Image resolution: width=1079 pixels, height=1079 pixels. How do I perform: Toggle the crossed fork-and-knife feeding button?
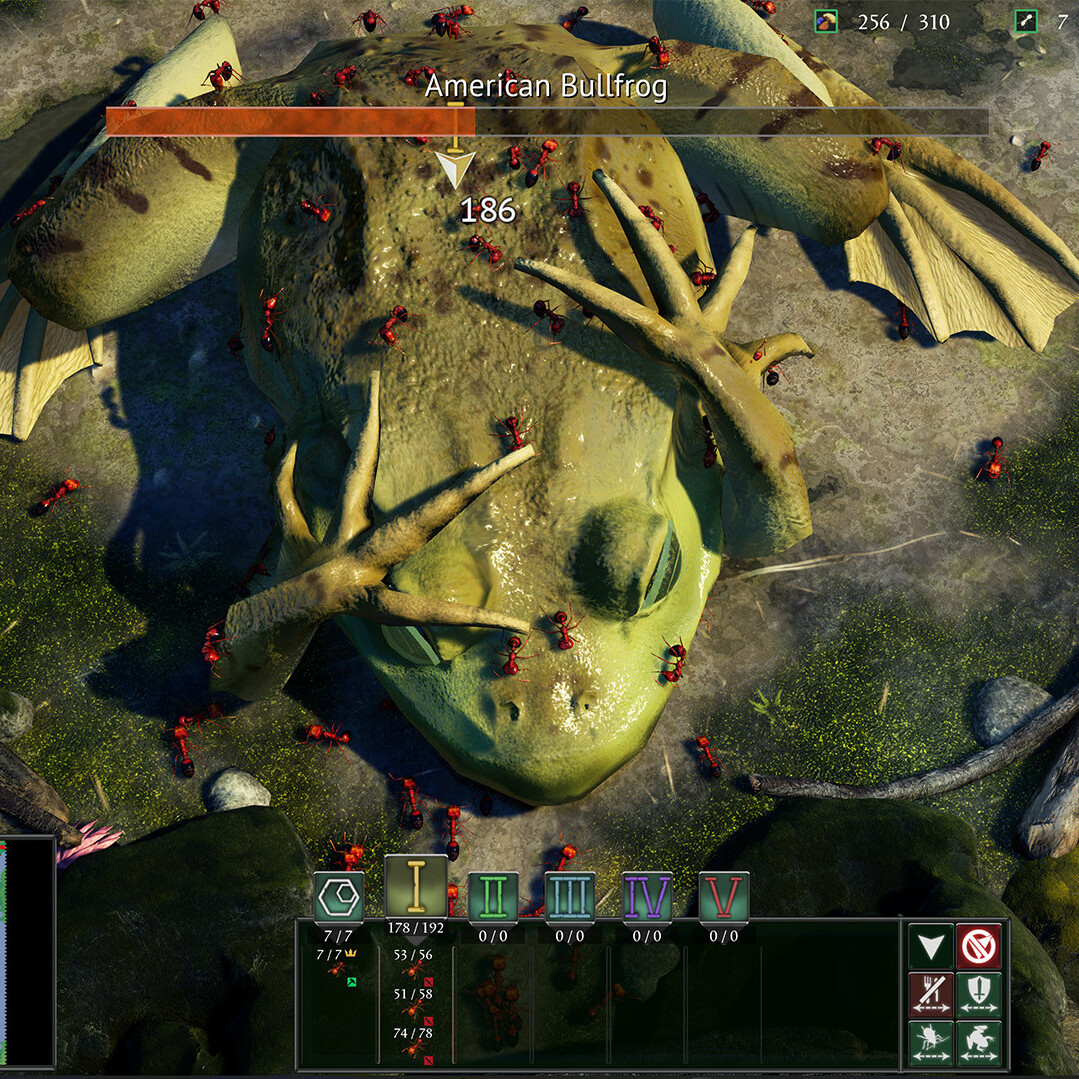(x=932, y=993)
